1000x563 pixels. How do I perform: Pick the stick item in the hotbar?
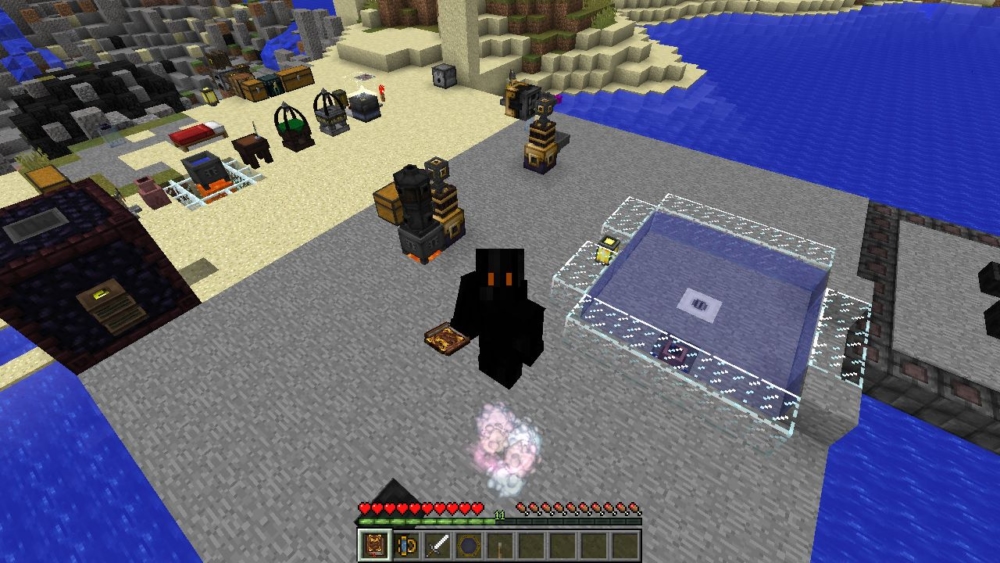click(x=499, y=545)
